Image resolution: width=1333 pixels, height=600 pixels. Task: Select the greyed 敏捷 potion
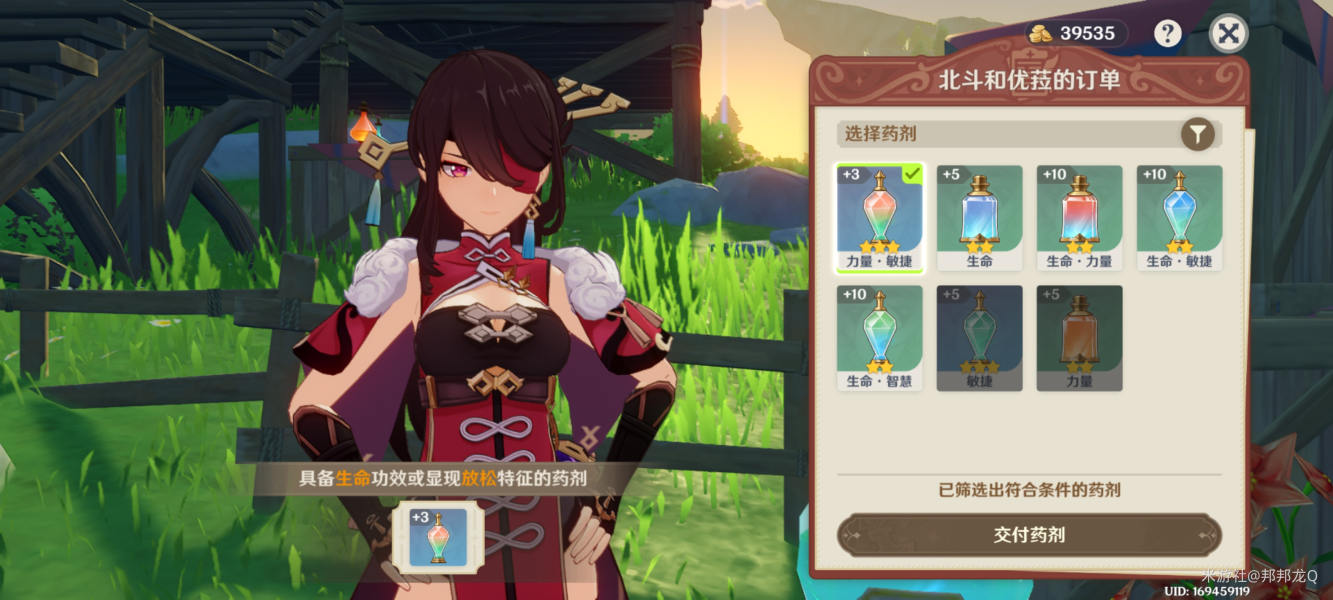(x=979, y=337)
